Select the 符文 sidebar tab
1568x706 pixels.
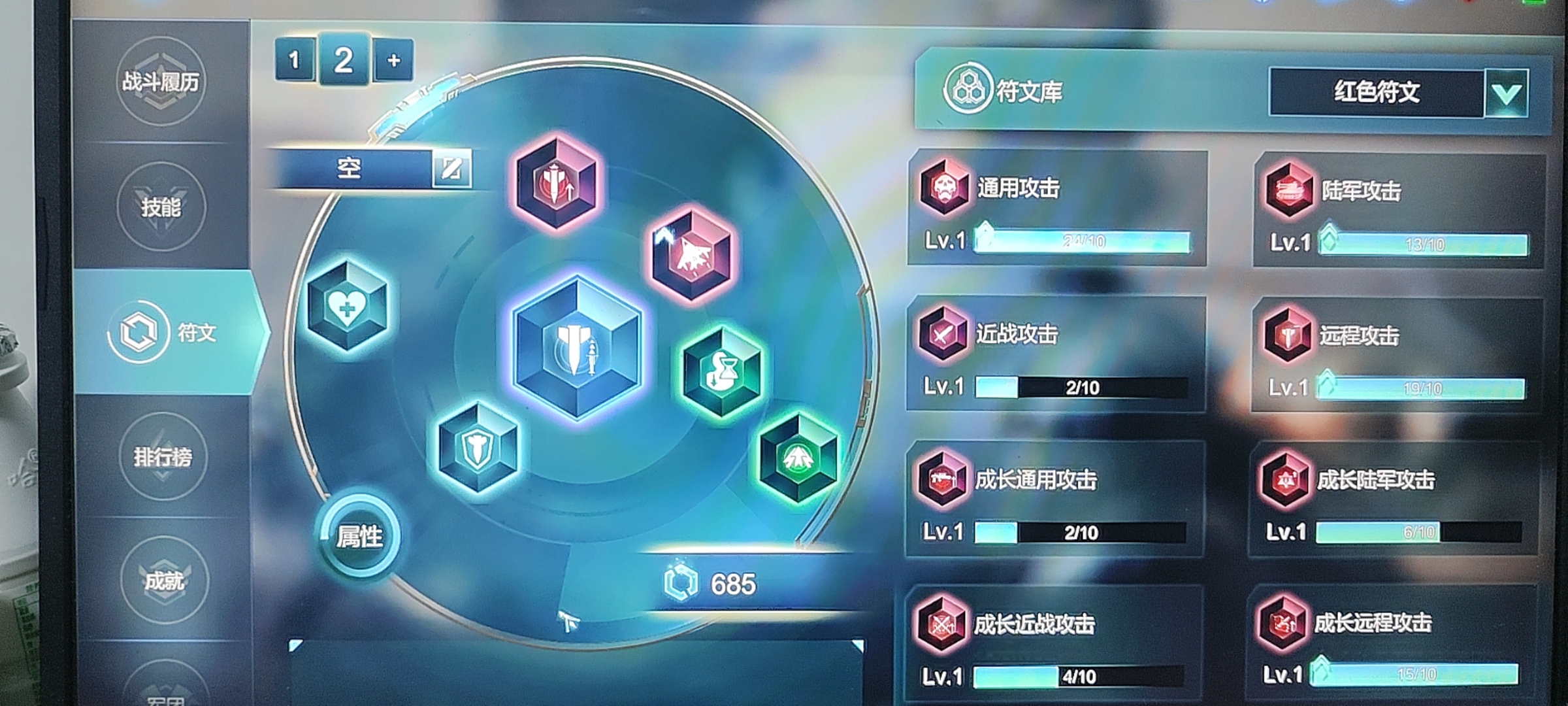click(170, 333)
